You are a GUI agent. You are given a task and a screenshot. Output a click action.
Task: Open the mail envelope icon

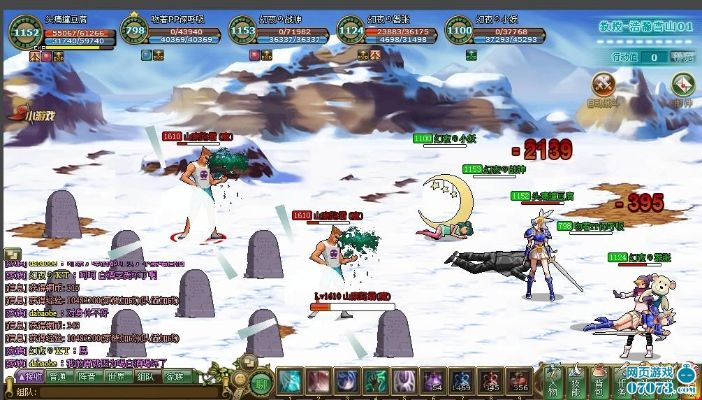coord(682,85)
